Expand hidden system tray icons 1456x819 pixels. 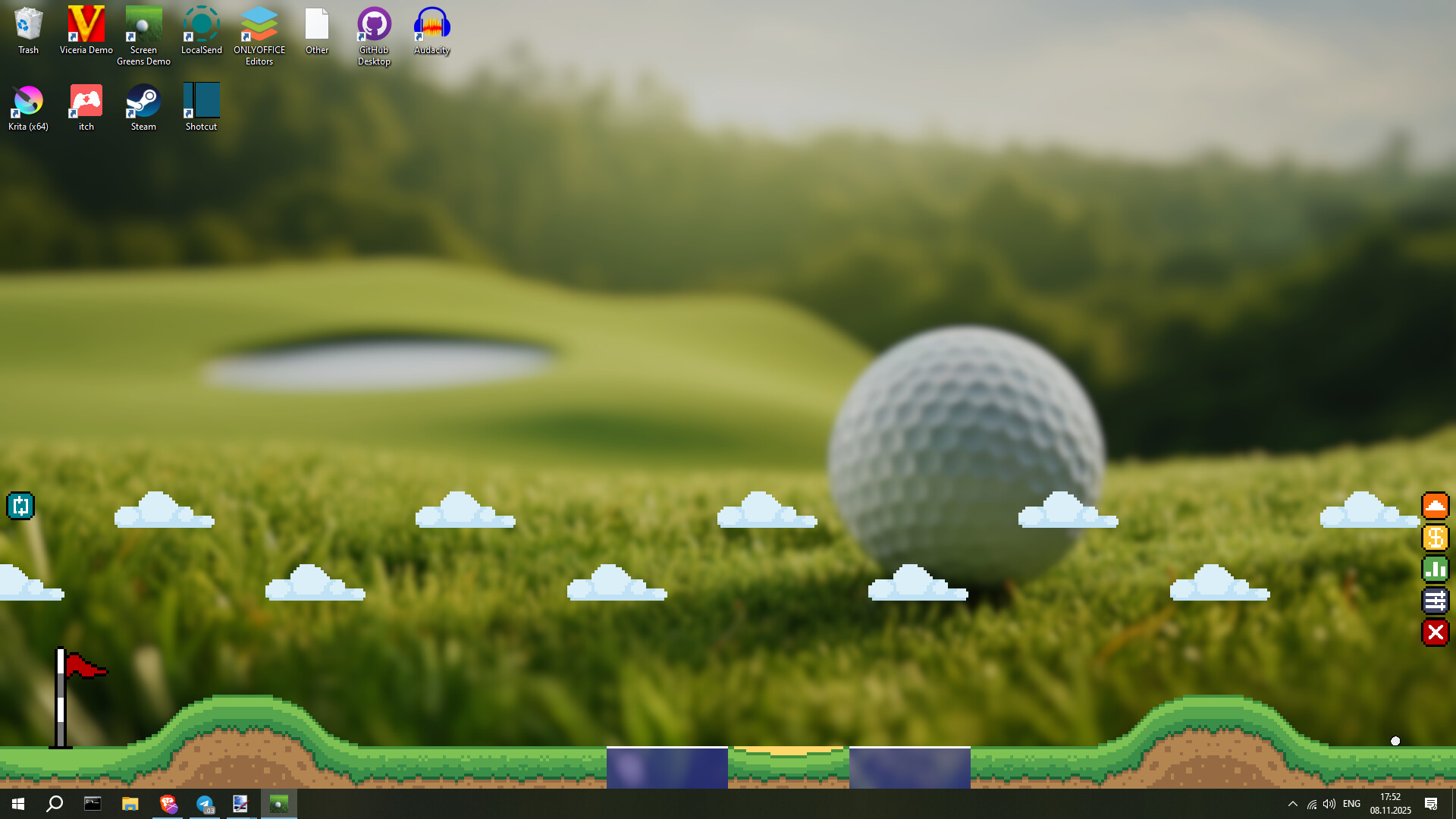[1293, 805]
